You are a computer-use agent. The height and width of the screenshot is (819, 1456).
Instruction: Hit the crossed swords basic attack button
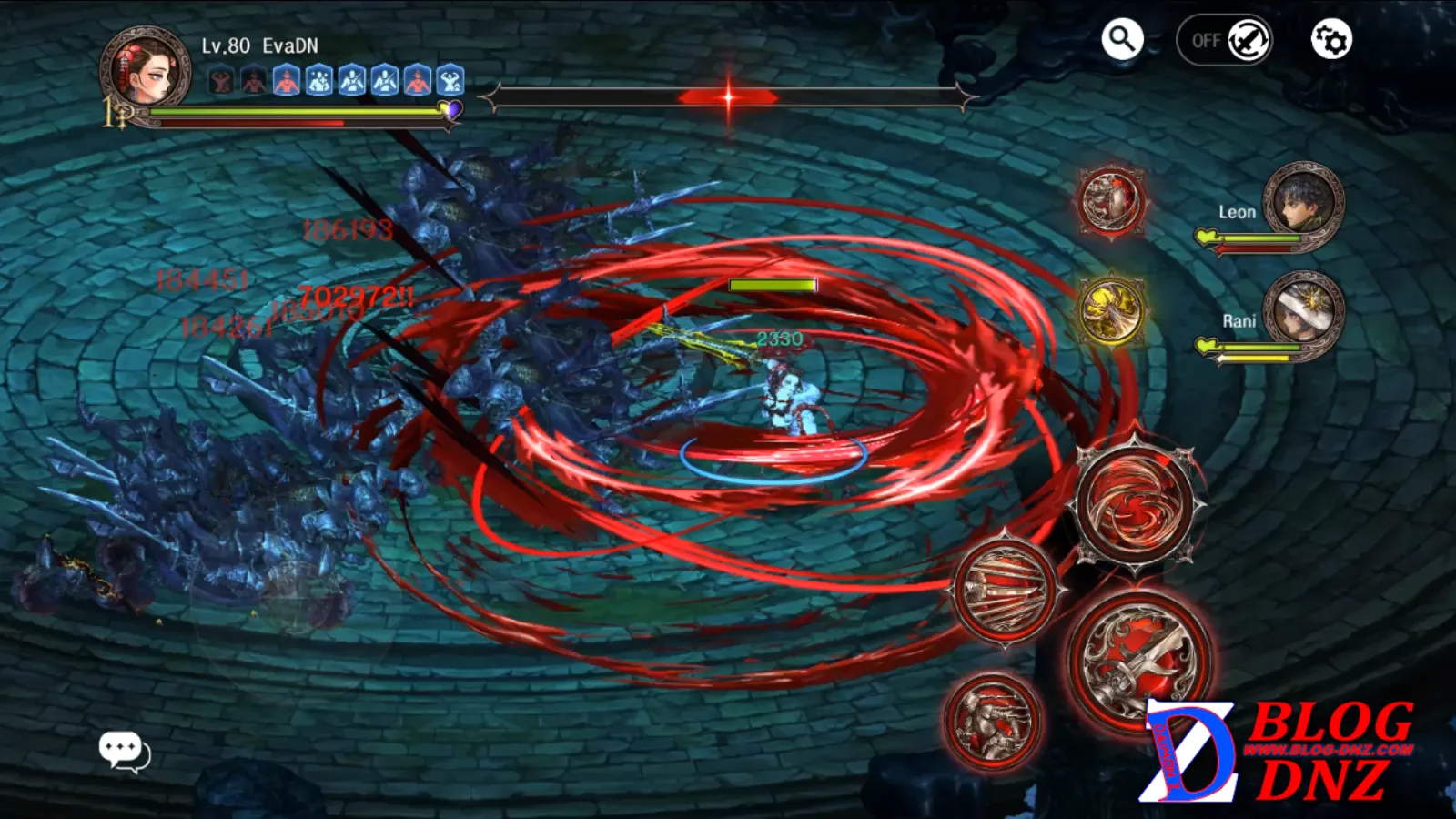coord(1138,658)
